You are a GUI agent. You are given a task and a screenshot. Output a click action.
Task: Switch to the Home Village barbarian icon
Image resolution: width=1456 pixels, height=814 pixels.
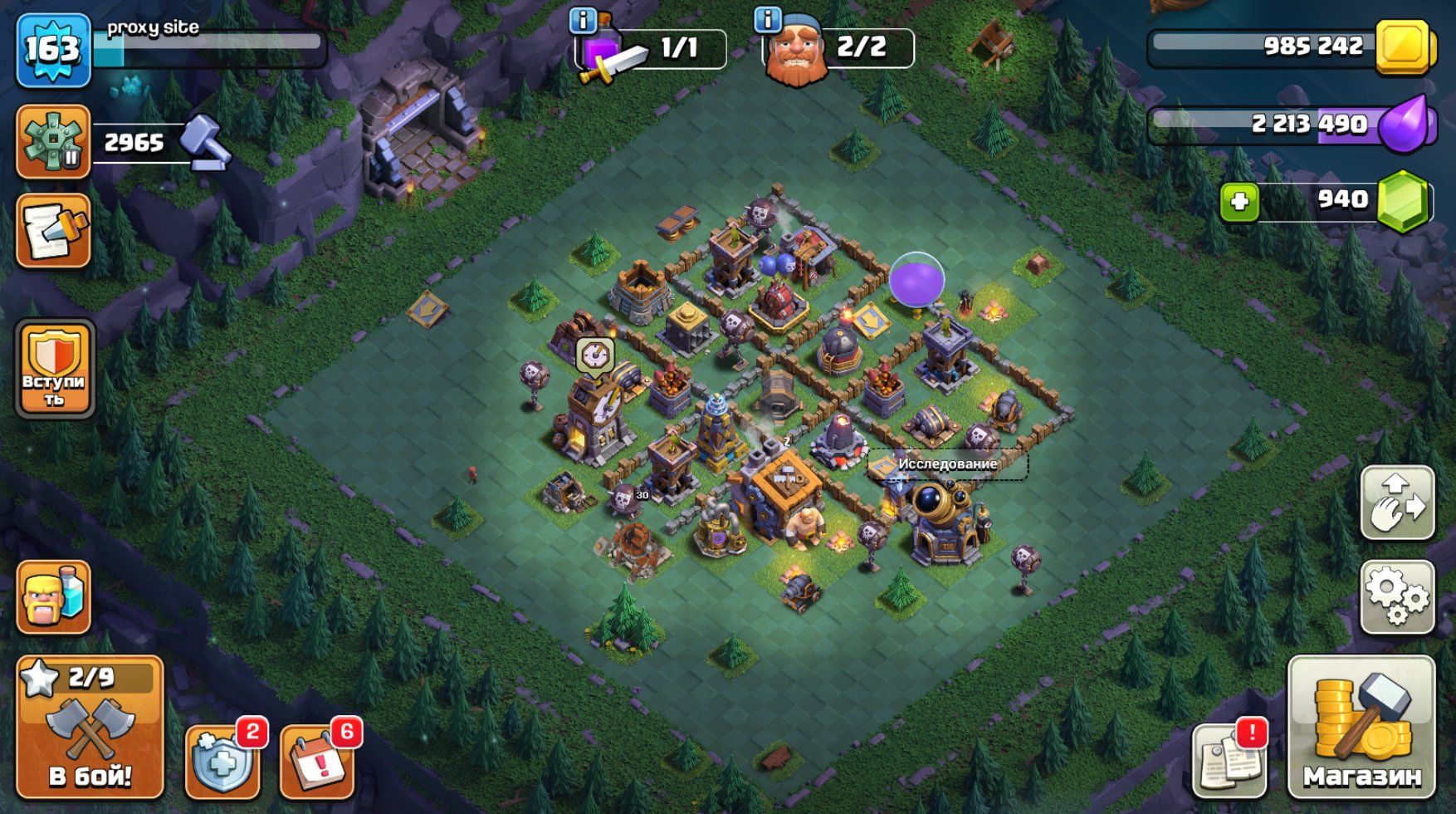pyautogui.click(x=53, y=596)
